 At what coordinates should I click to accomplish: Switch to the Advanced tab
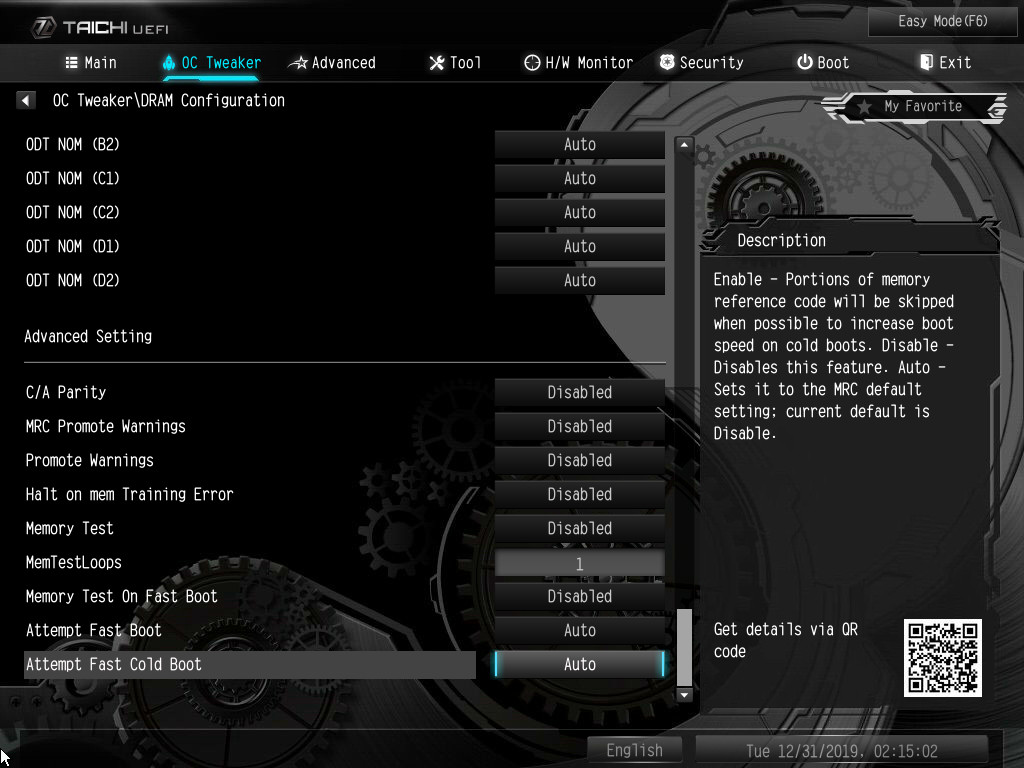click(332, 62)
